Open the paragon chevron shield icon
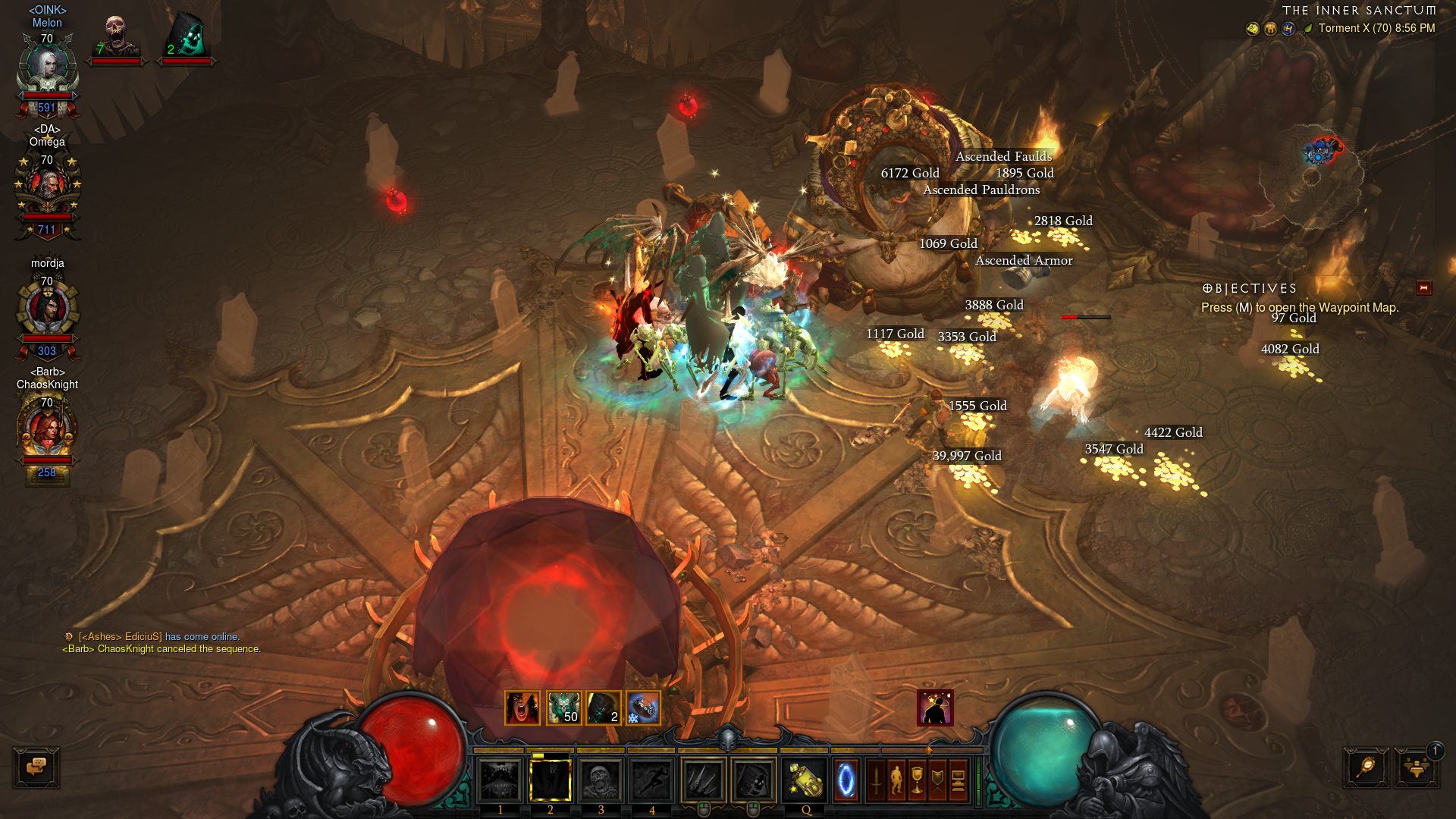1456x819 pixels. pos(937,780)
